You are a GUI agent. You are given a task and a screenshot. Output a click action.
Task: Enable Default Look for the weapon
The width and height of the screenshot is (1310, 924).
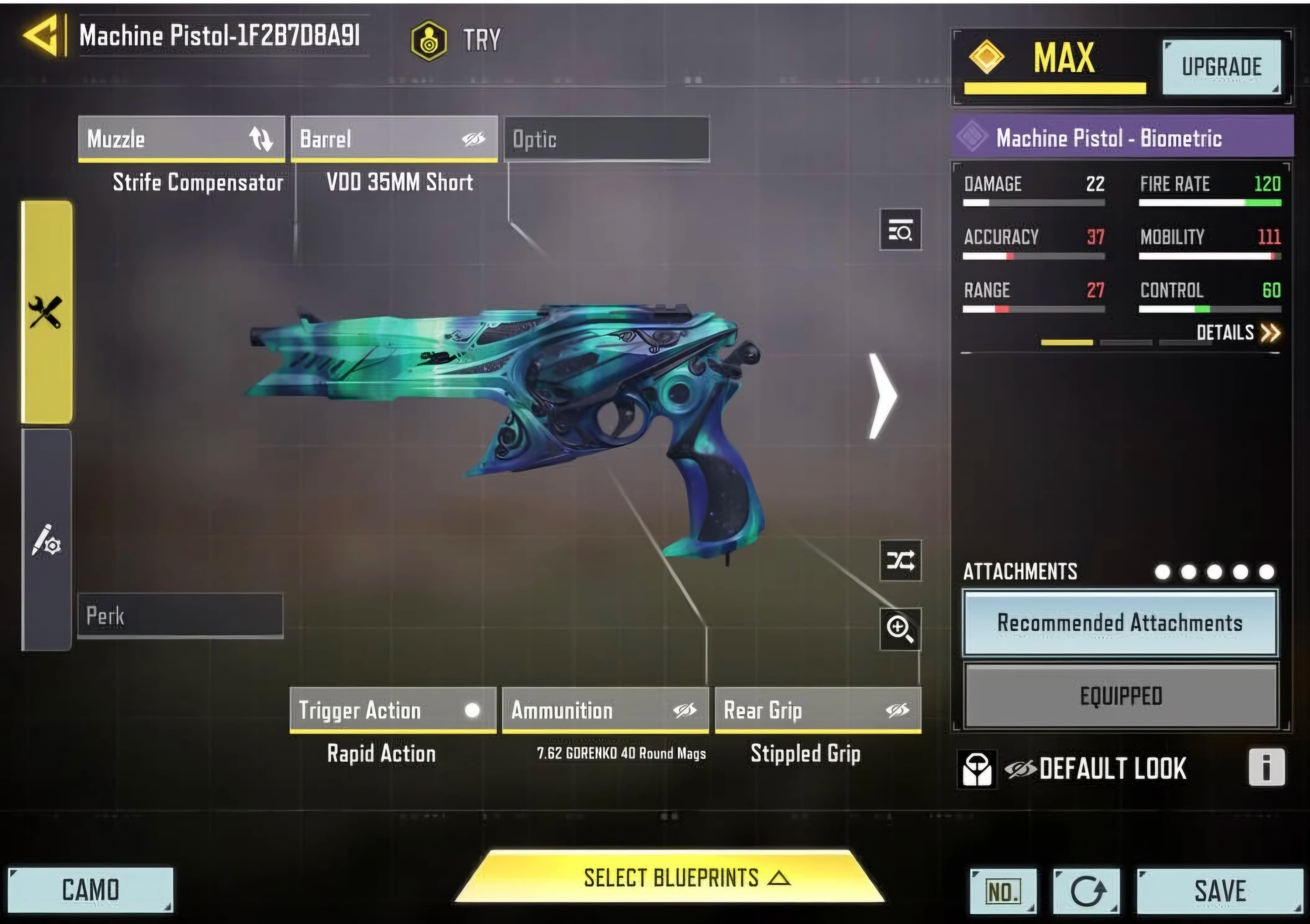[1112, 769]
